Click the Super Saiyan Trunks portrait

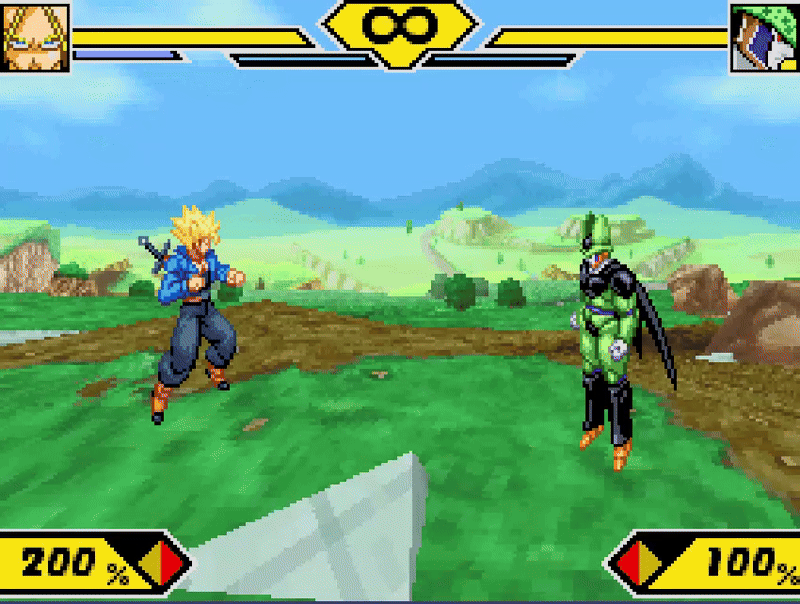(35, 37)
